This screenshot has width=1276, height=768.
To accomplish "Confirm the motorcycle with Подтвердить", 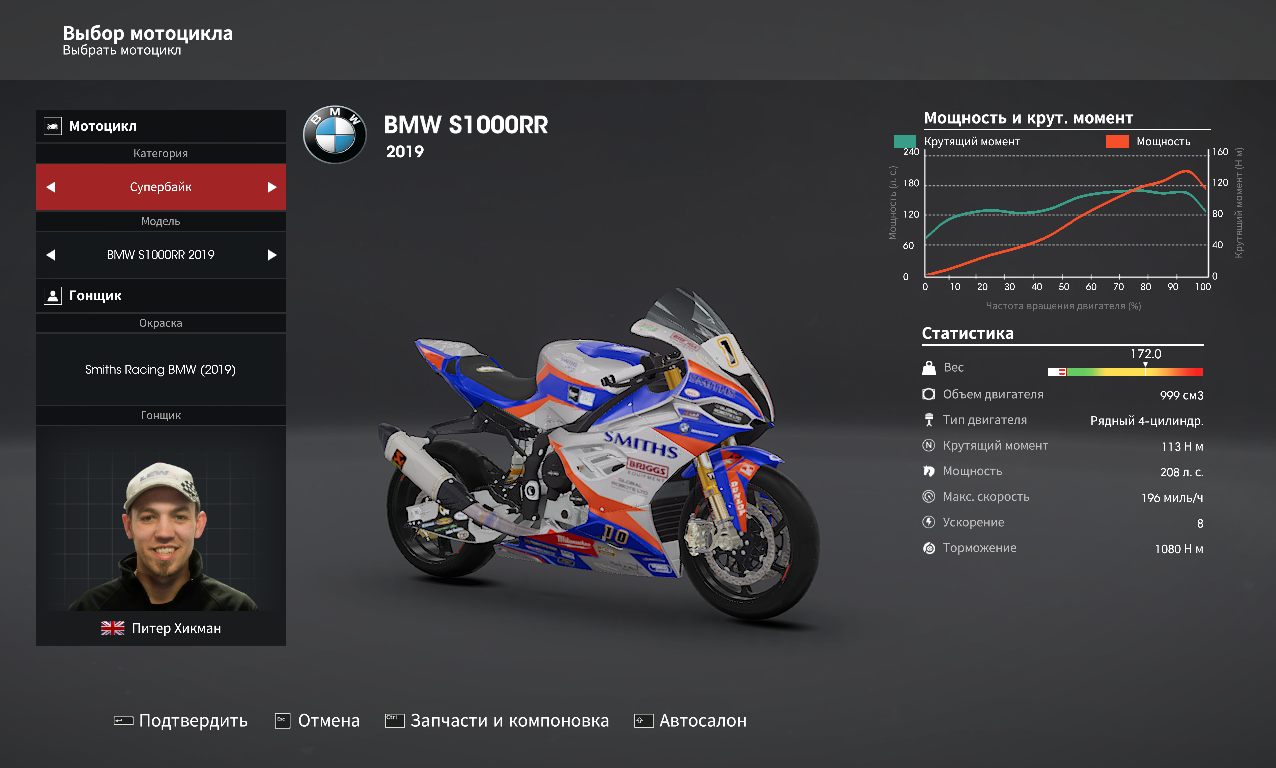I will pyautogui.click(x=181, y=721).
